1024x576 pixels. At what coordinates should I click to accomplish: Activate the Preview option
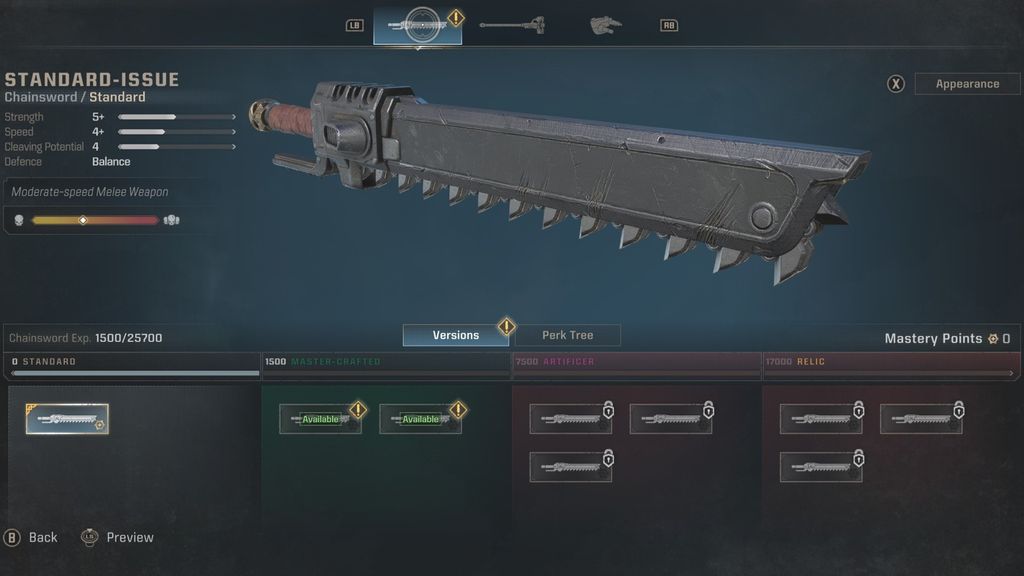tap(118, 537)
